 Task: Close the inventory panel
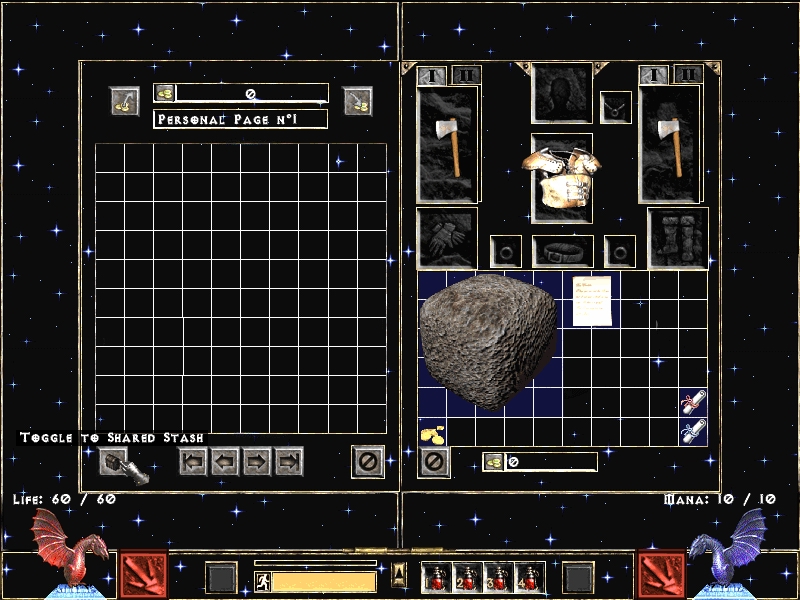[433, 462]
